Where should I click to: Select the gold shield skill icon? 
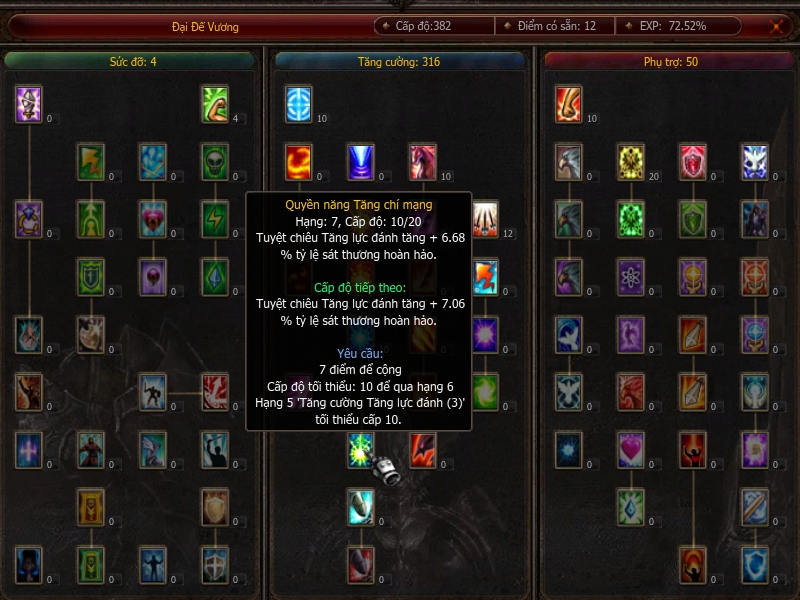coord(215,507)
